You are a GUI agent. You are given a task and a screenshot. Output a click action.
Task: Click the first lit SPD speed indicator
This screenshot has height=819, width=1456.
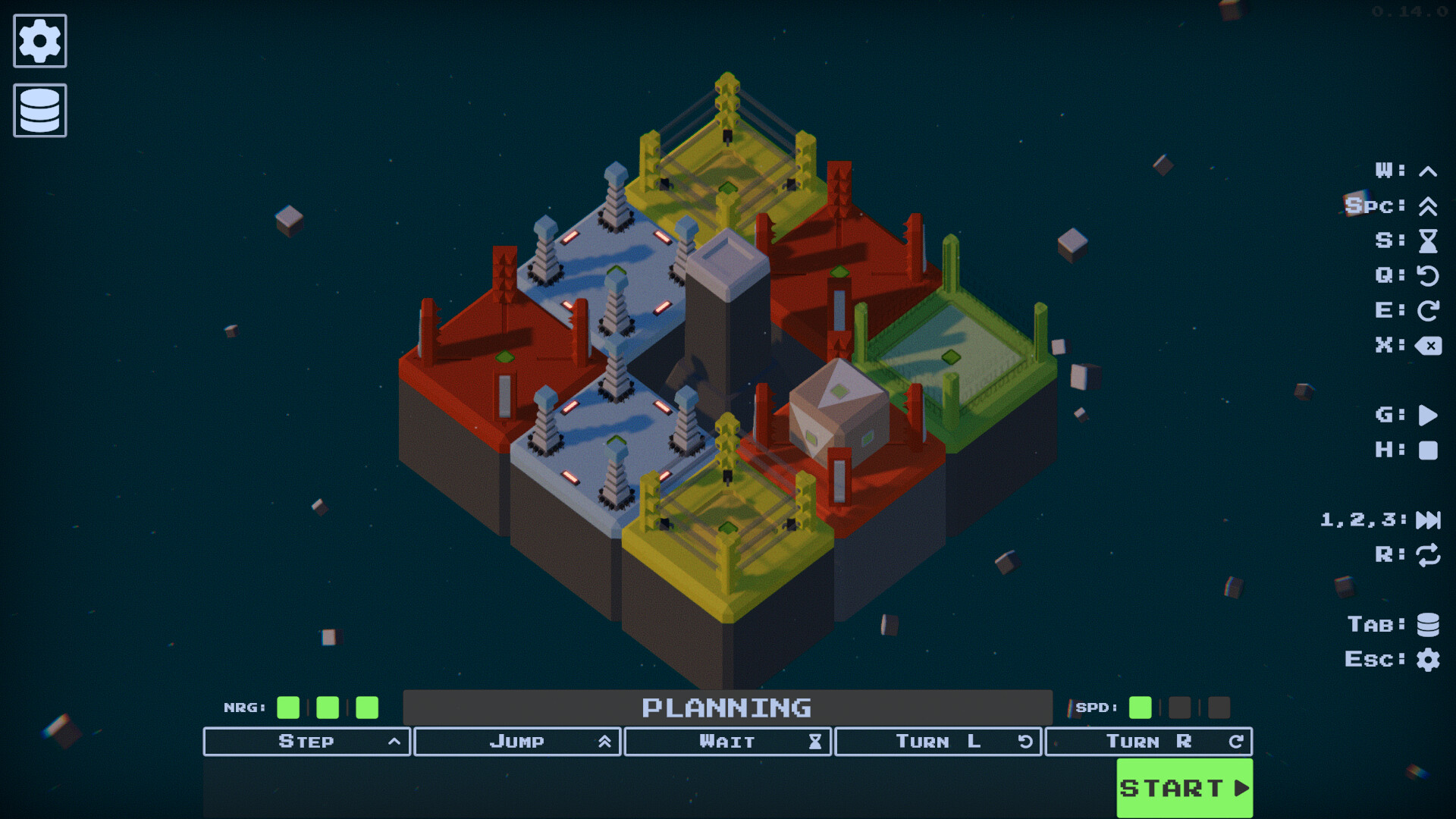tap(1139, 708)
